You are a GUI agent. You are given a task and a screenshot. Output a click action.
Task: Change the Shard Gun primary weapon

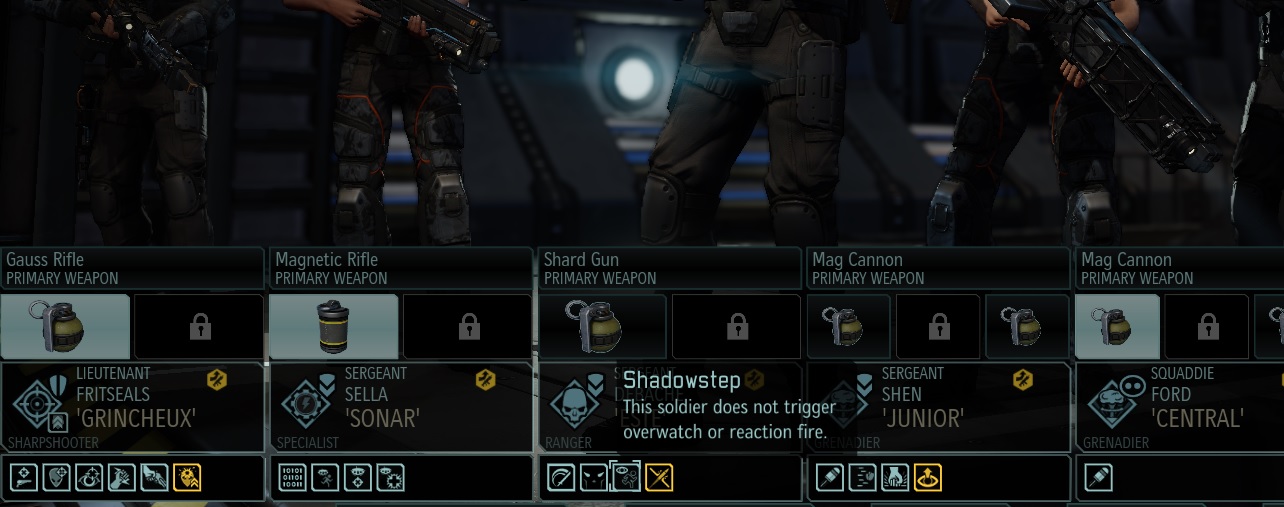(670, 268)
